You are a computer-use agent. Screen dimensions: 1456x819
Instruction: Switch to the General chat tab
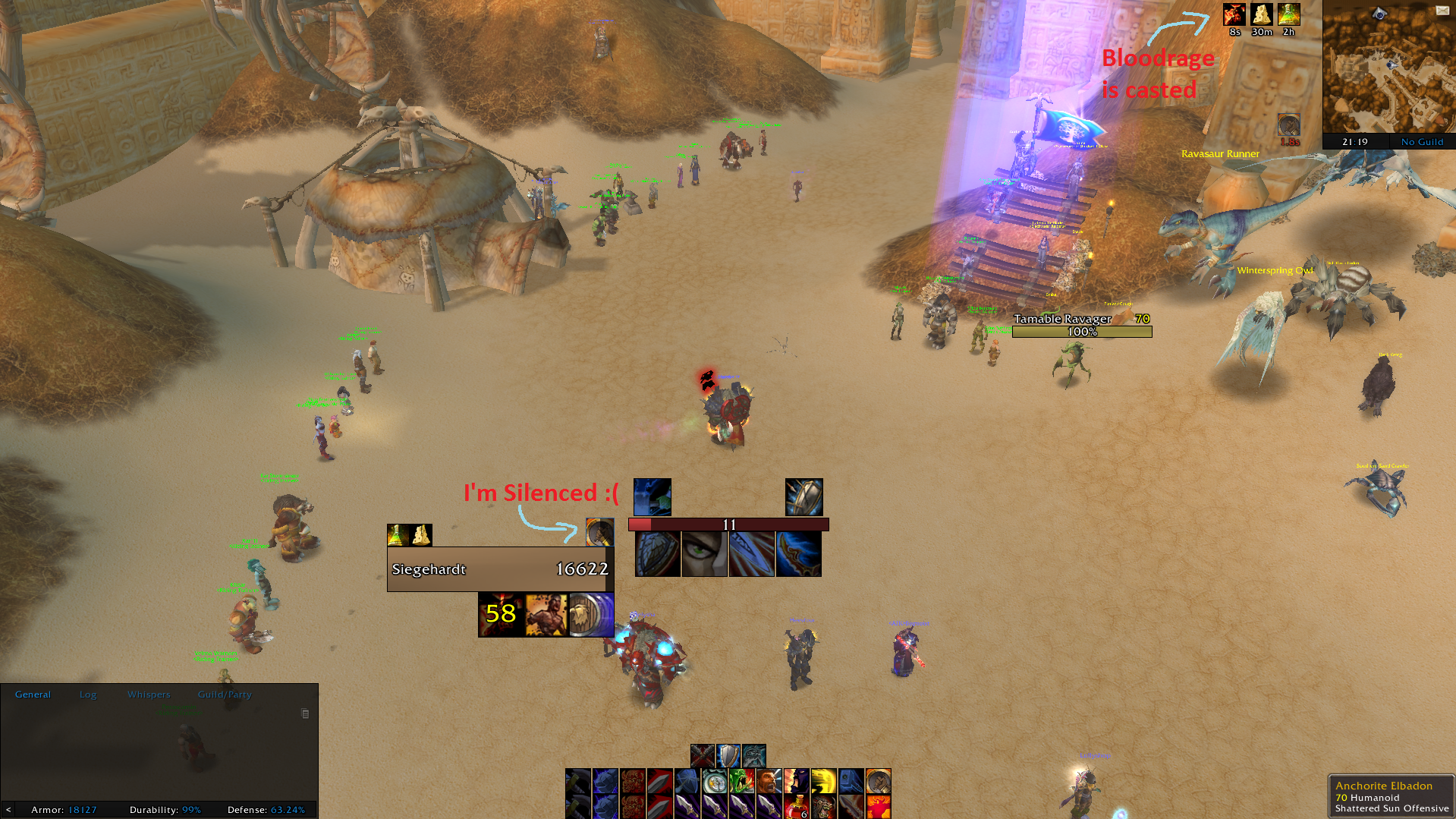33,694
